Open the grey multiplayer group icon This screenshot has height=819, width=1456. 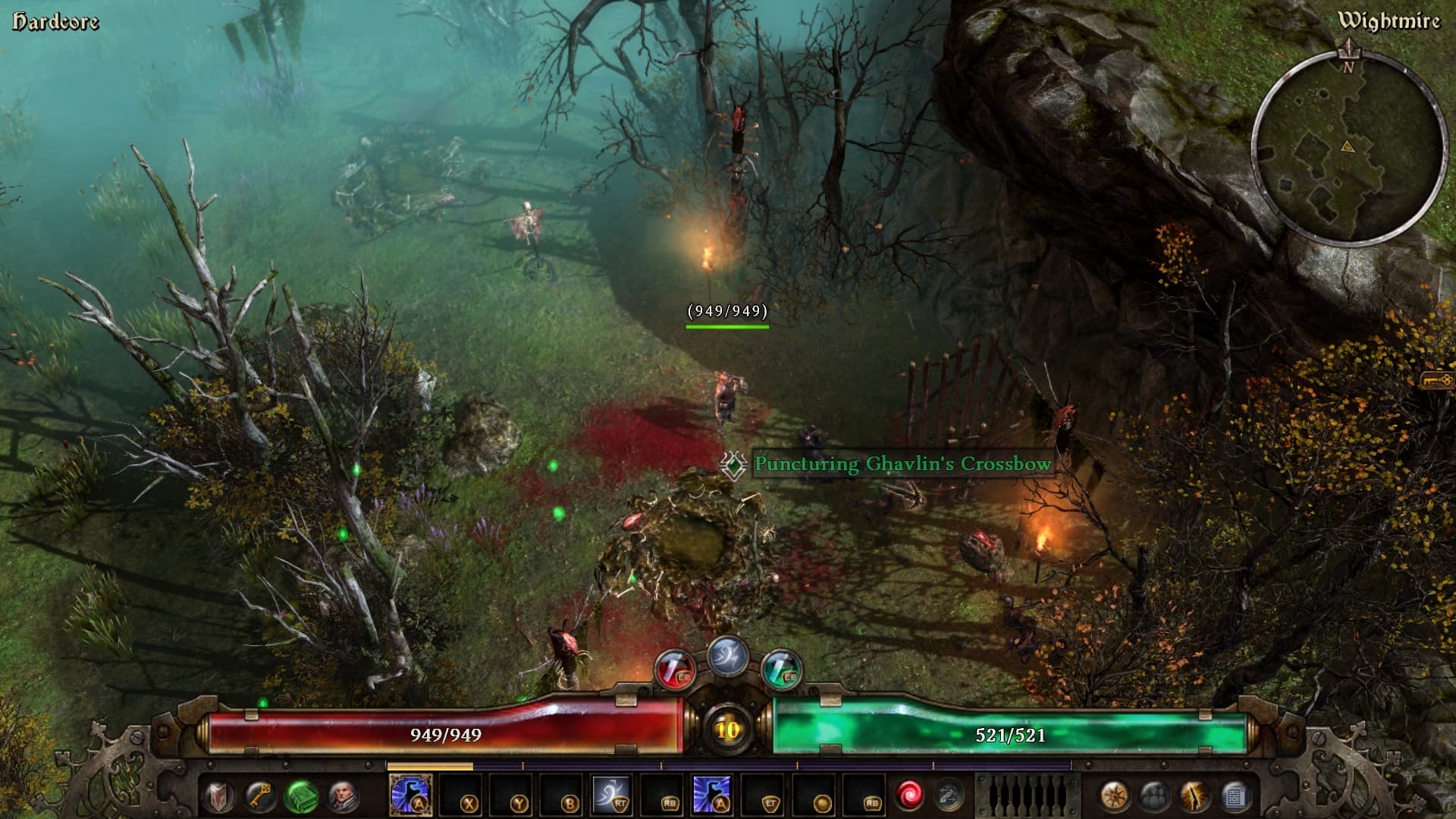[x=1154, y=796]
